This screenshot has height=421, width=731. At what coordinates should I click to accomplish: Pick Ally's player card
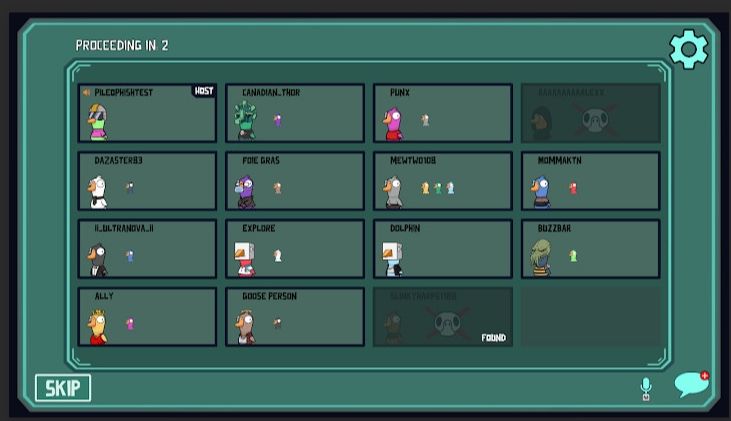tap(147, 317)
